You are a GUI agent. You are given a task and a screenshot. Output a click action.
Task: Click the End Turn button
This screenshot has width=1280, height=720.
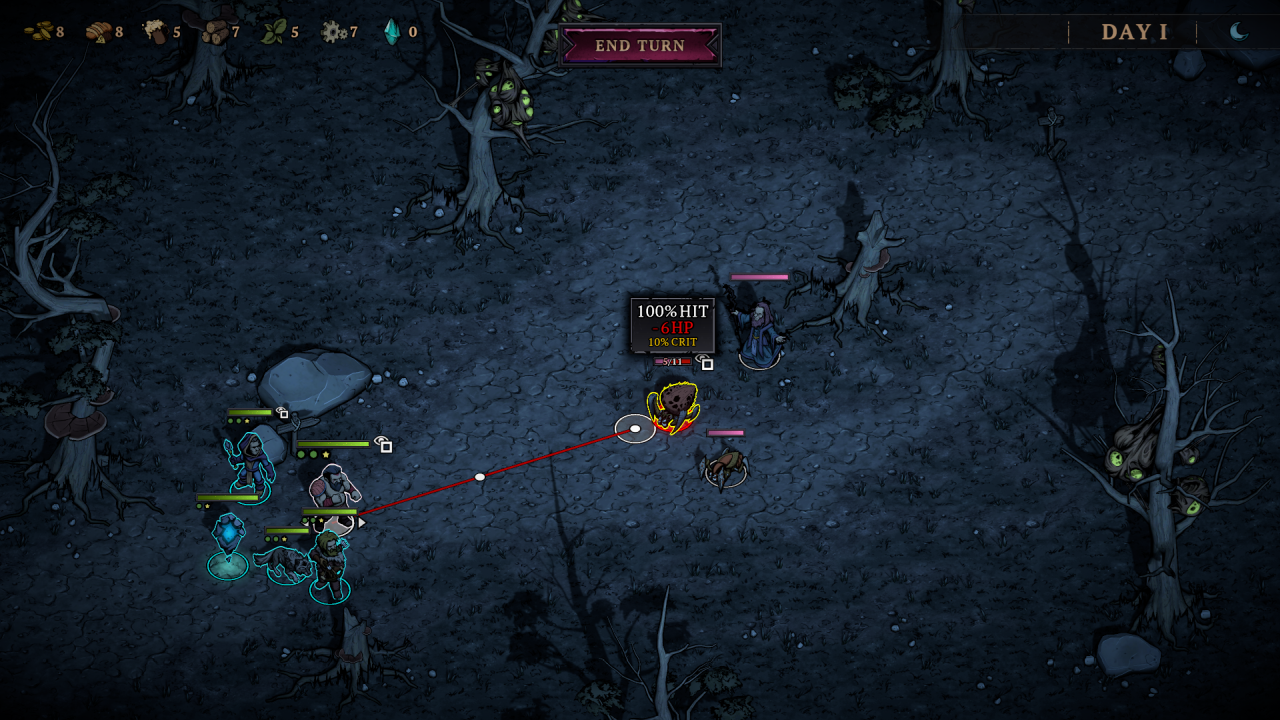coord(640,46)
